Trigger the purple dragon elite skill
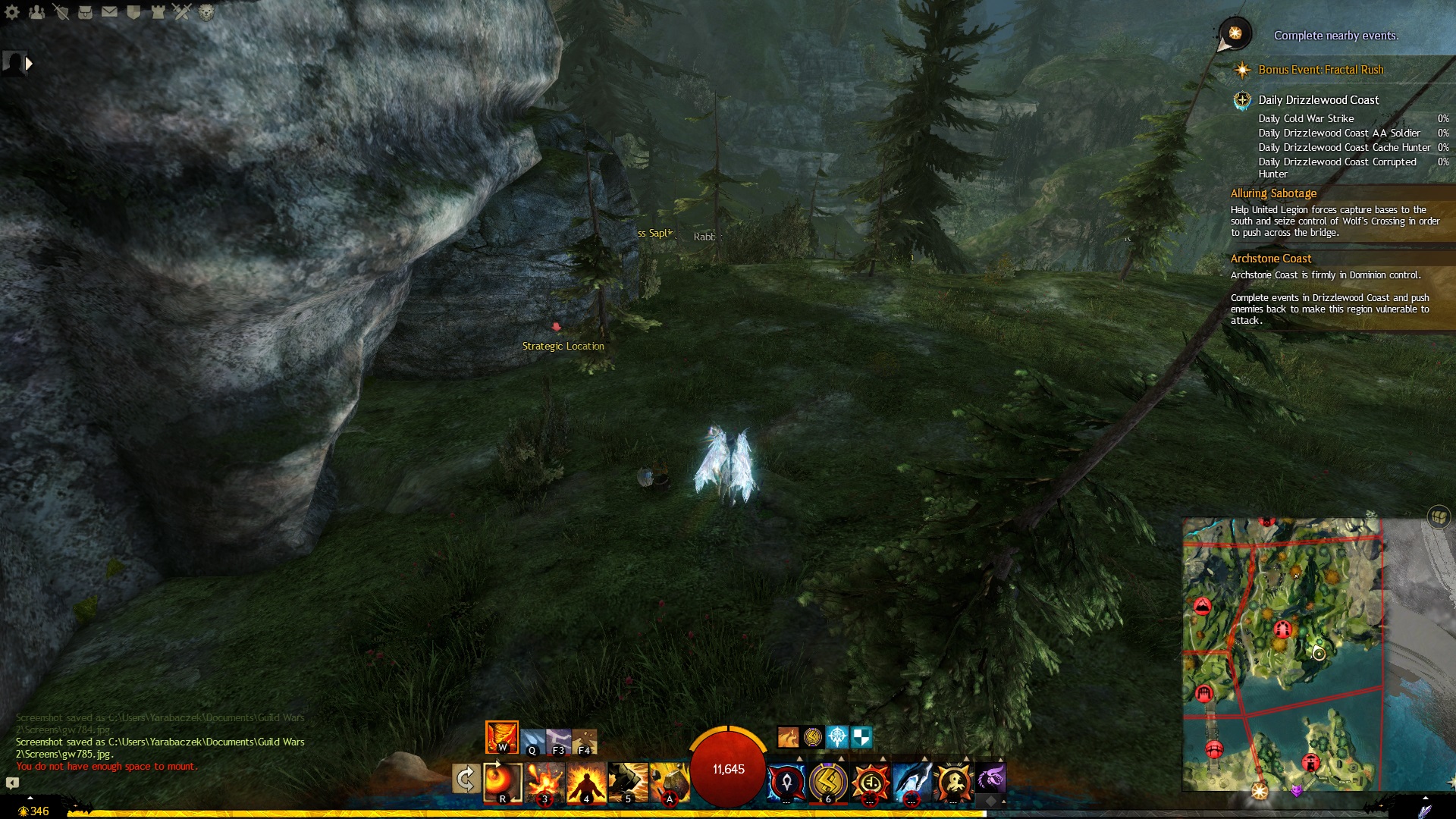The image size is (1456, 819). pos(990,780)
